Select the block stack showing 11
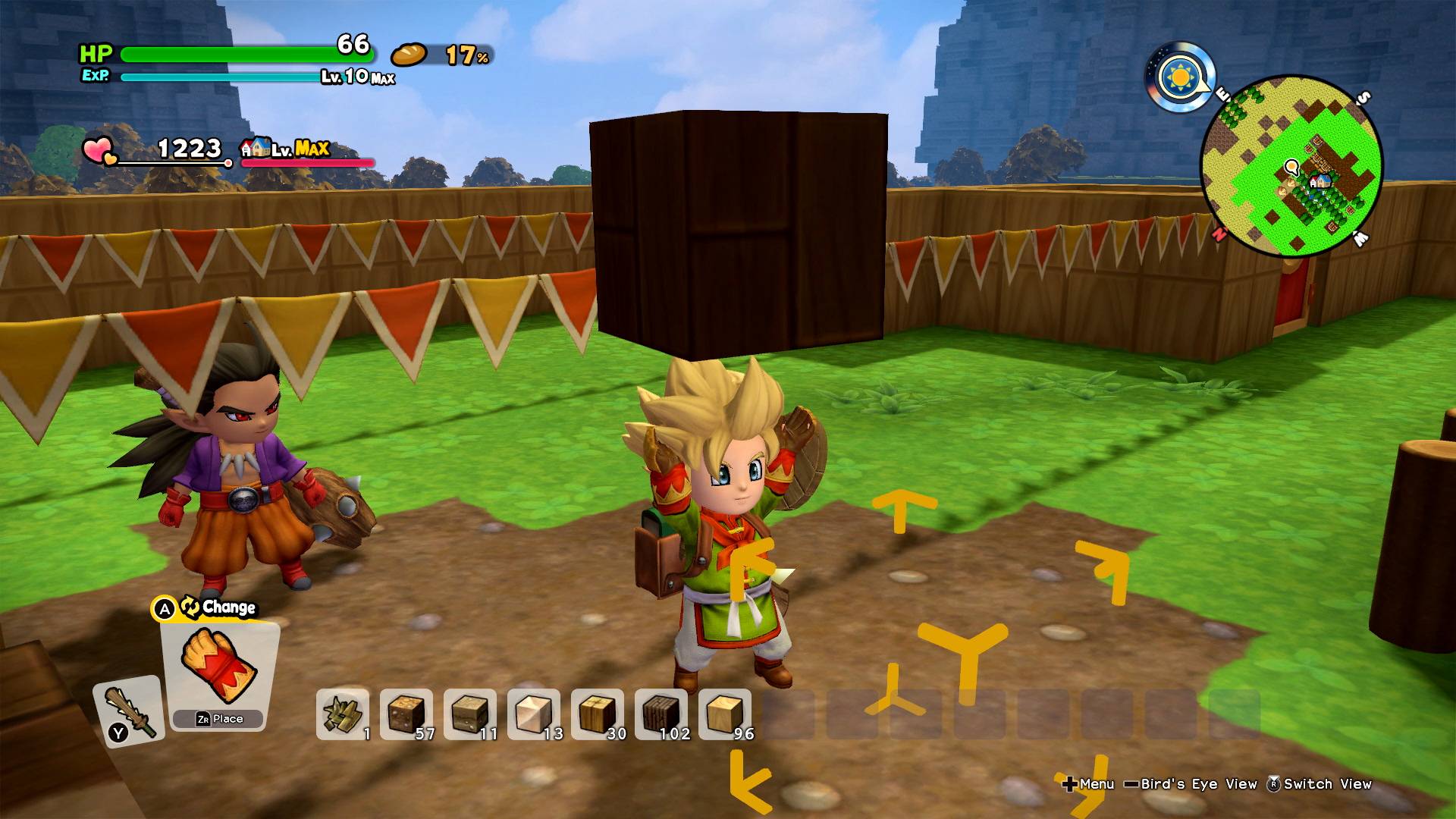The width and height of the screenshot is (1456, 819). click(x=470, y=714)
